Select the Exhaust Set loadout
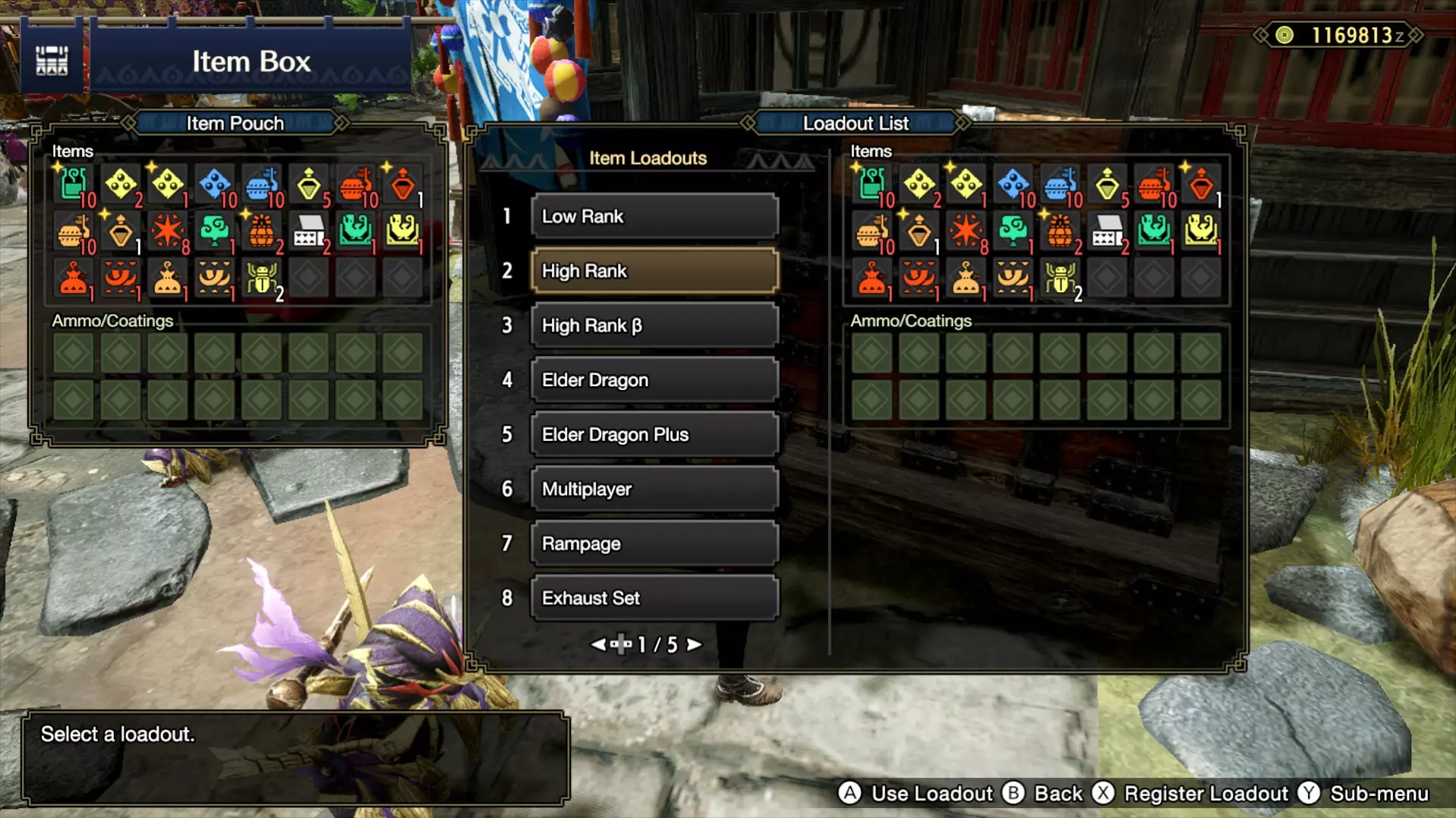1456x818 pixels. point(654,599)
